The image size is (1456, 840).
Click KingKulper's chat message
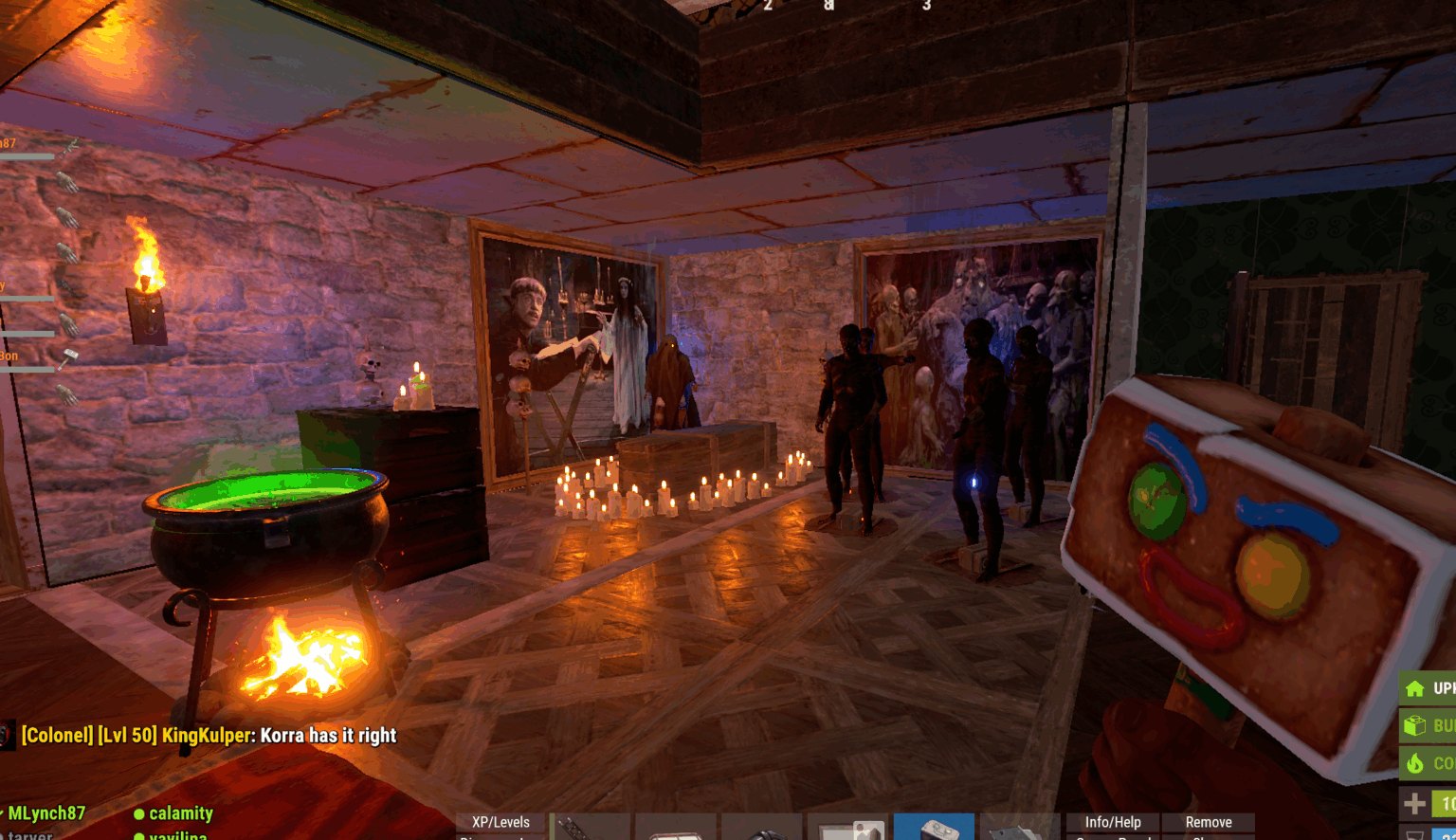[209, 736]
